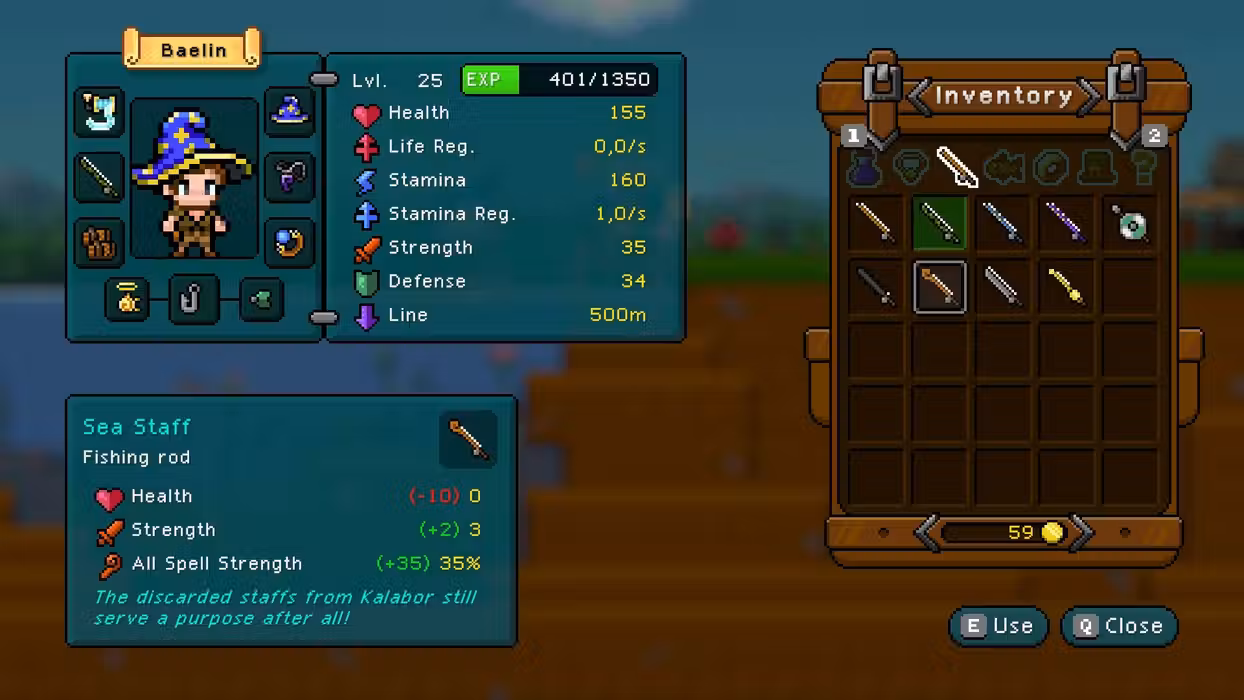The image size is (1244, 700).
Task: Open the fish category tab
Action: [1003, 168]
